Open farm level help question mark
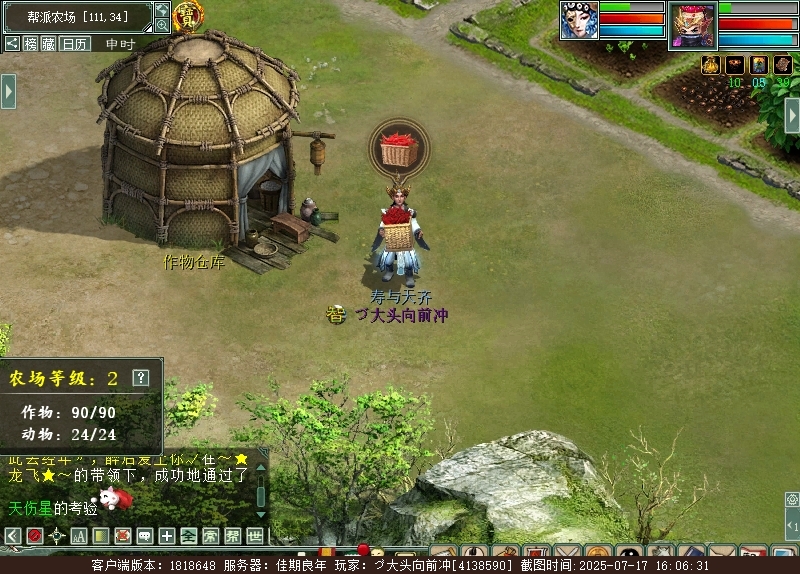Image resolution: width=800 pixels, height=574 pixels. pos(141,377)
